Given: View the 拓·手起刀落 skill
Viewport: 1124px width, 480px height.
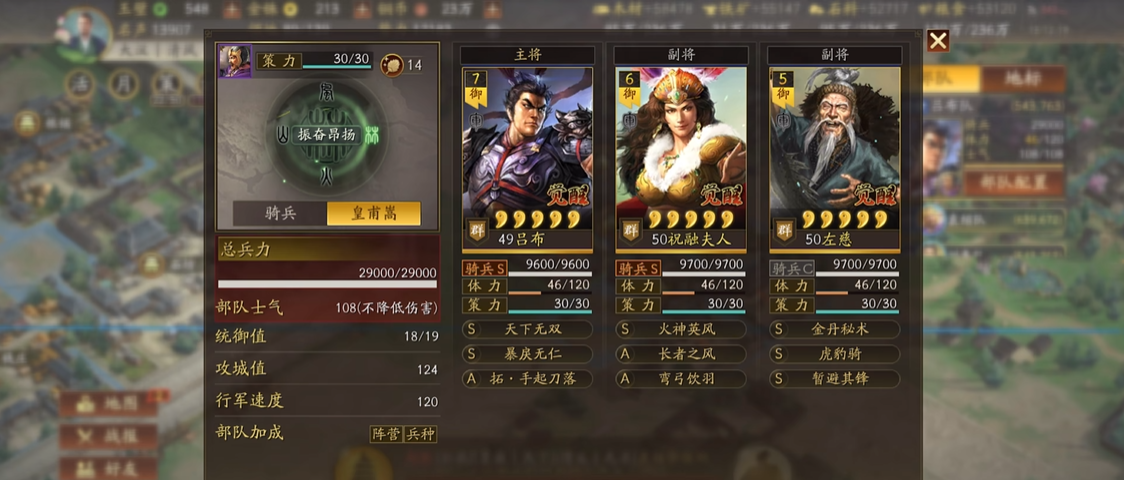Looking at the screenshot, I should [527, 379].
